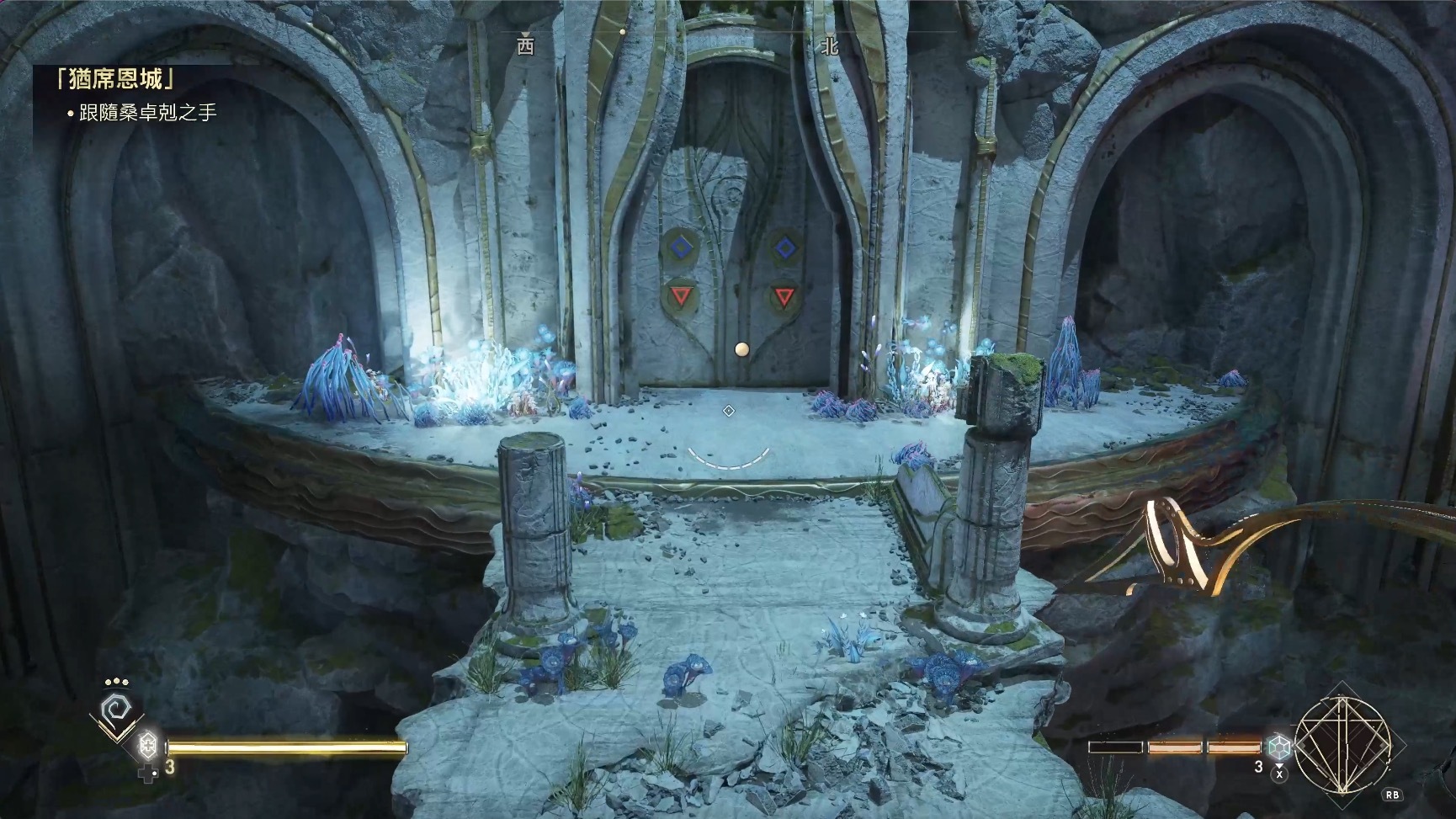Click the compass marker '西'

[x=525, y=46]
